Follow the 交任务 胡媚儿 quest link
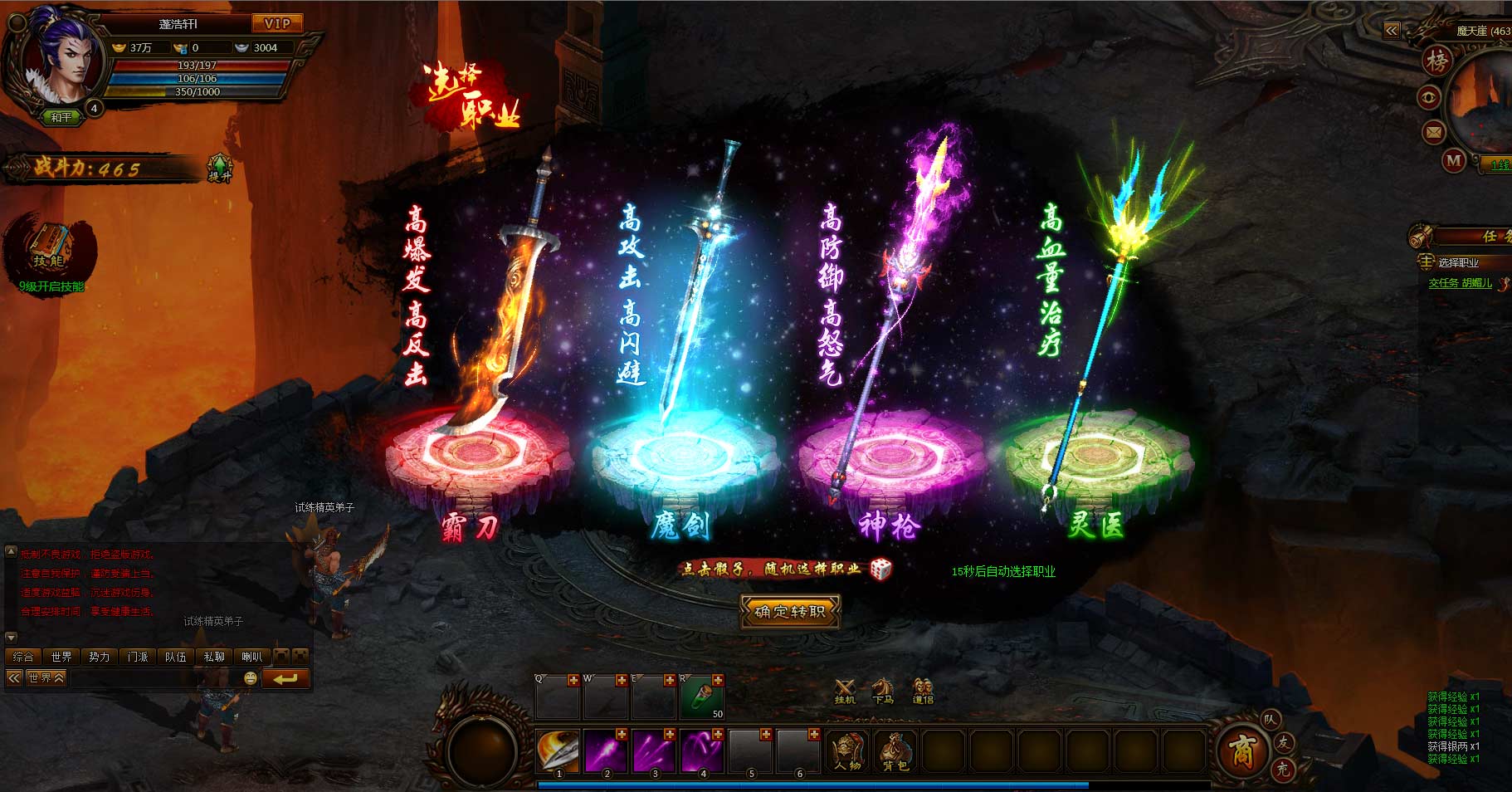The image size is (1512, 792). (1460, 283)
